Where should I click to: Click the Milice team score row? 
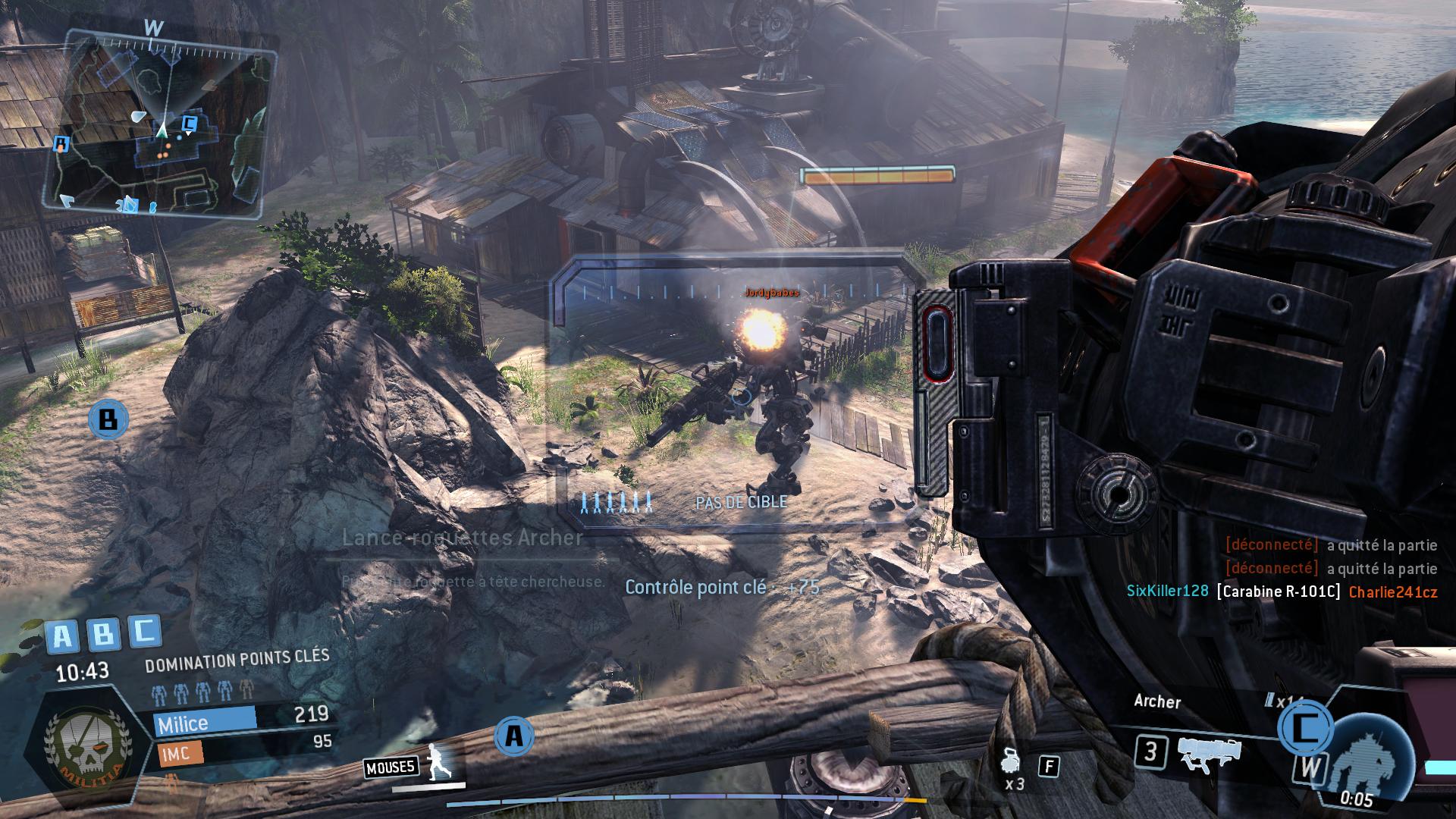(241, 718)
